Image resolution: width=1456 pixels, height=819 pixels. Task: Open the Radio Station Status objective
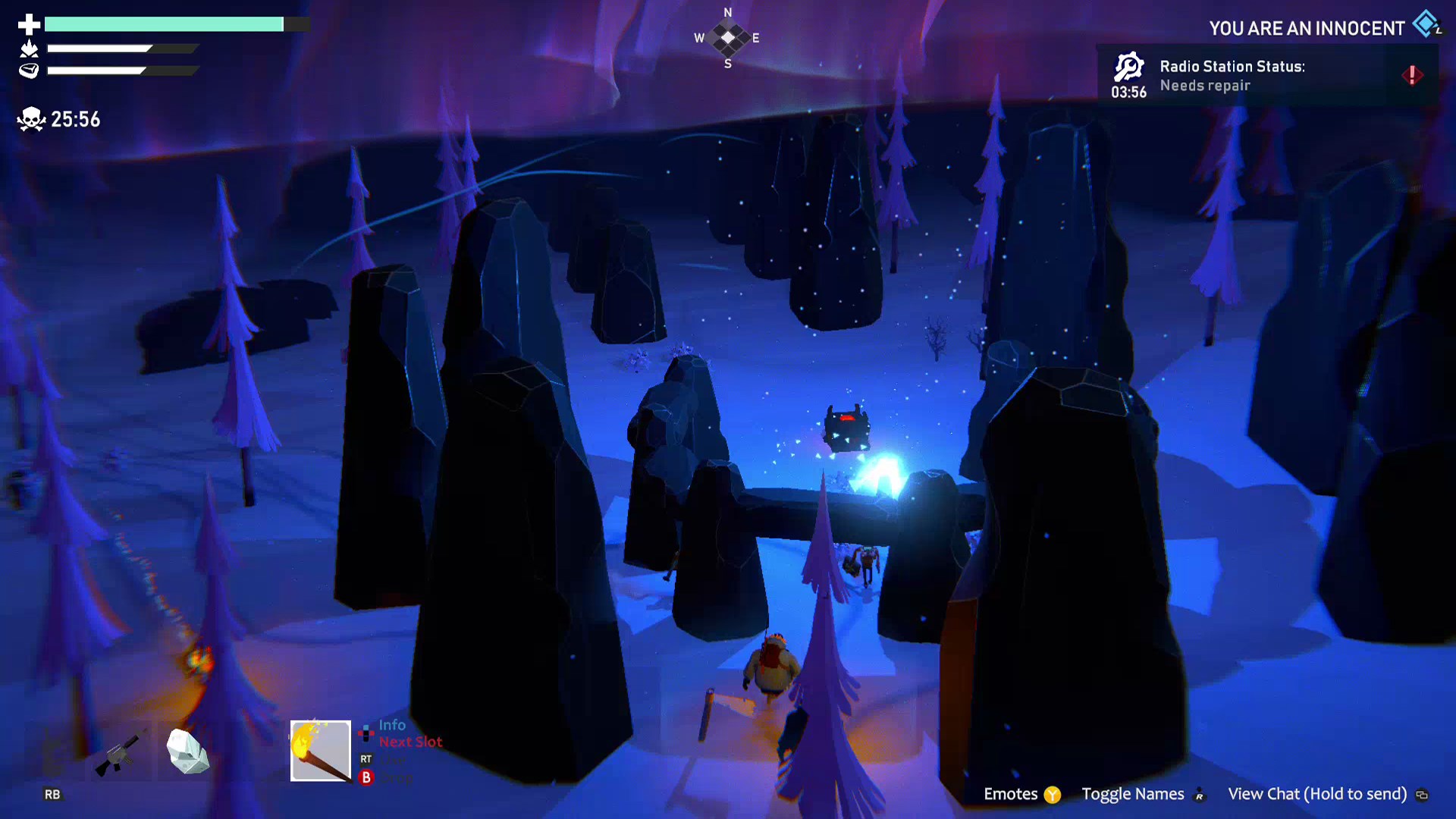[x=1232, y=75]
